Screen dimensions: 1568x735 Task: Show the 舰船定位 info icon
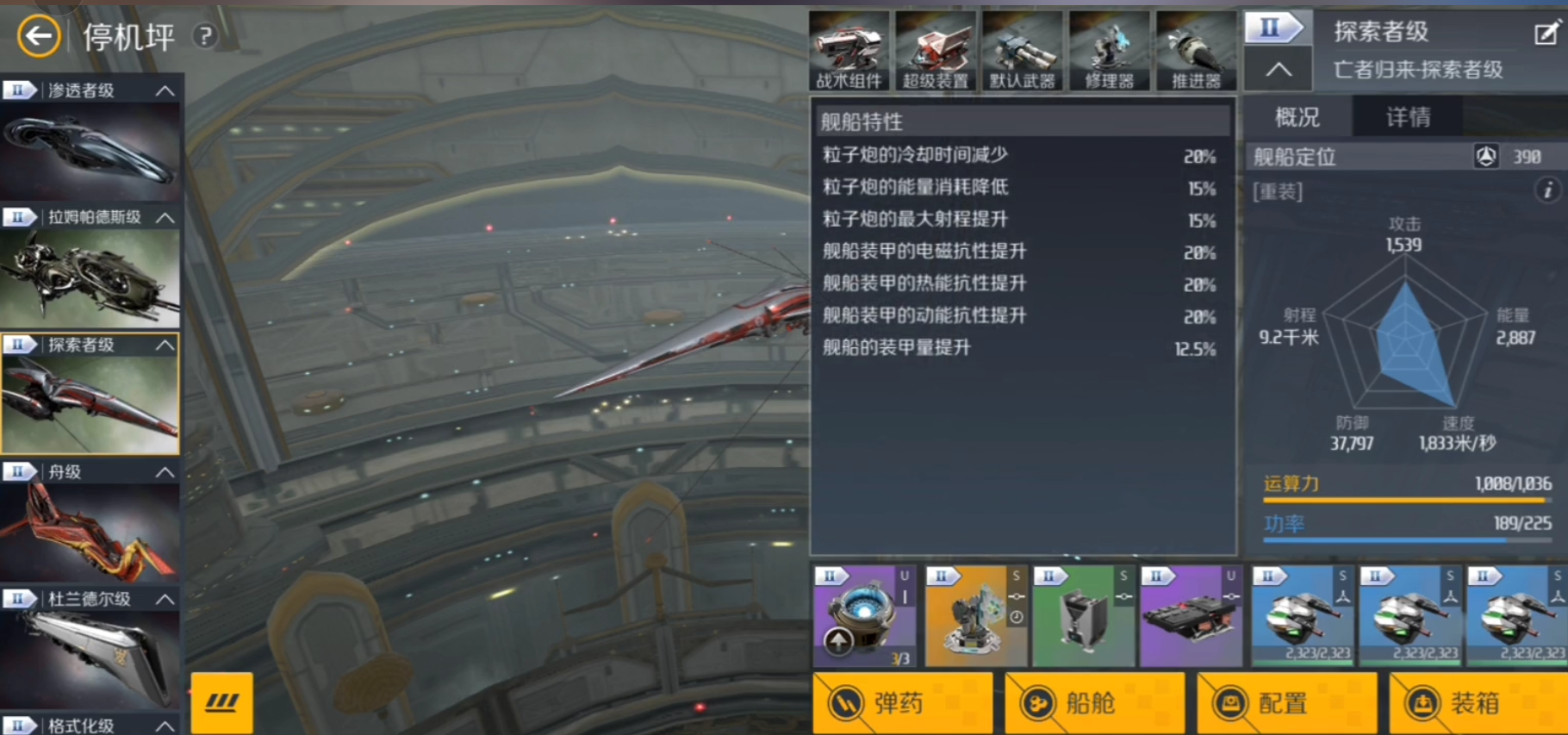pos(1547,190)
